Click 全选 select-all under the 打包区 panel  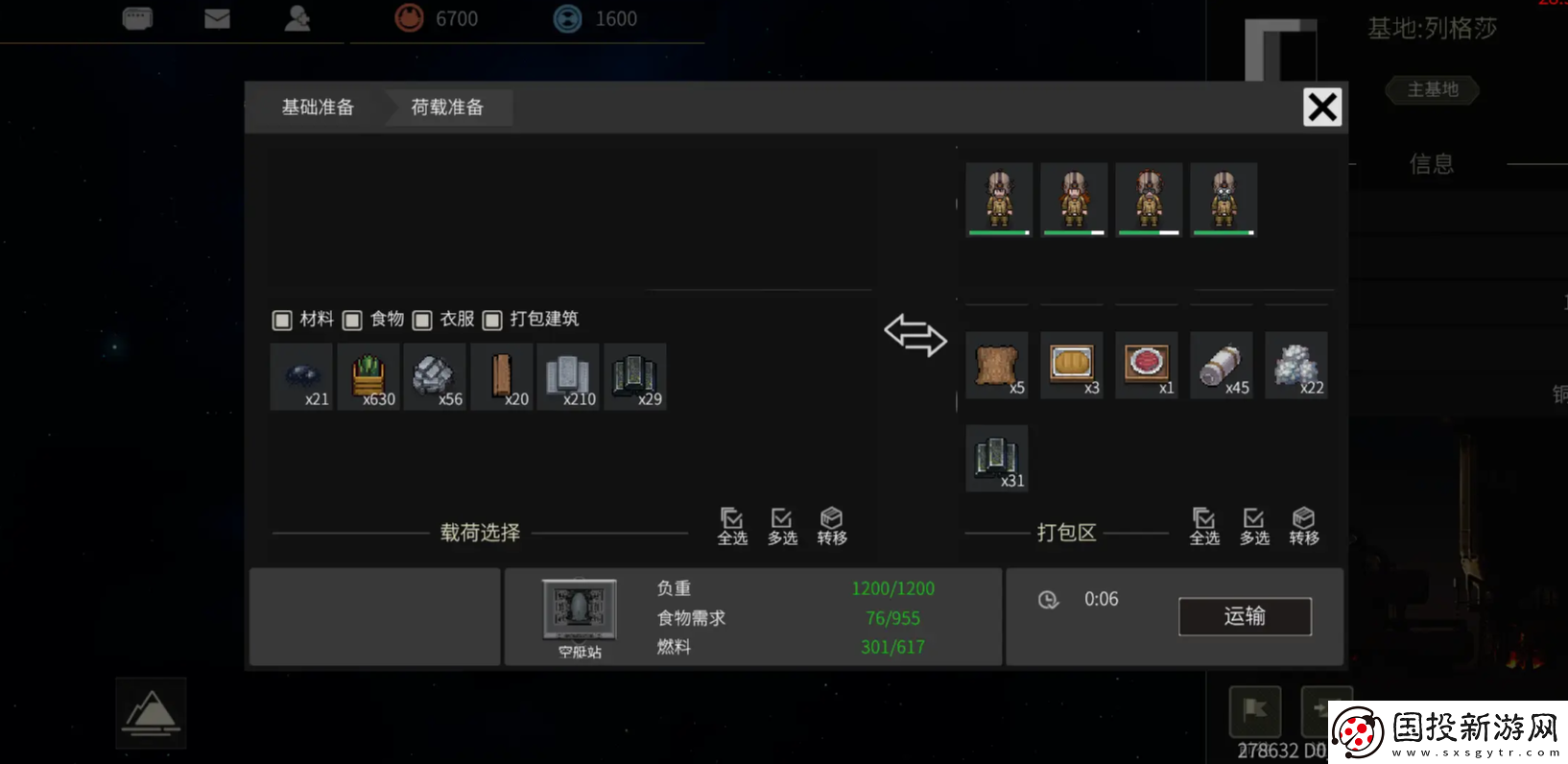click(1204, 526)
